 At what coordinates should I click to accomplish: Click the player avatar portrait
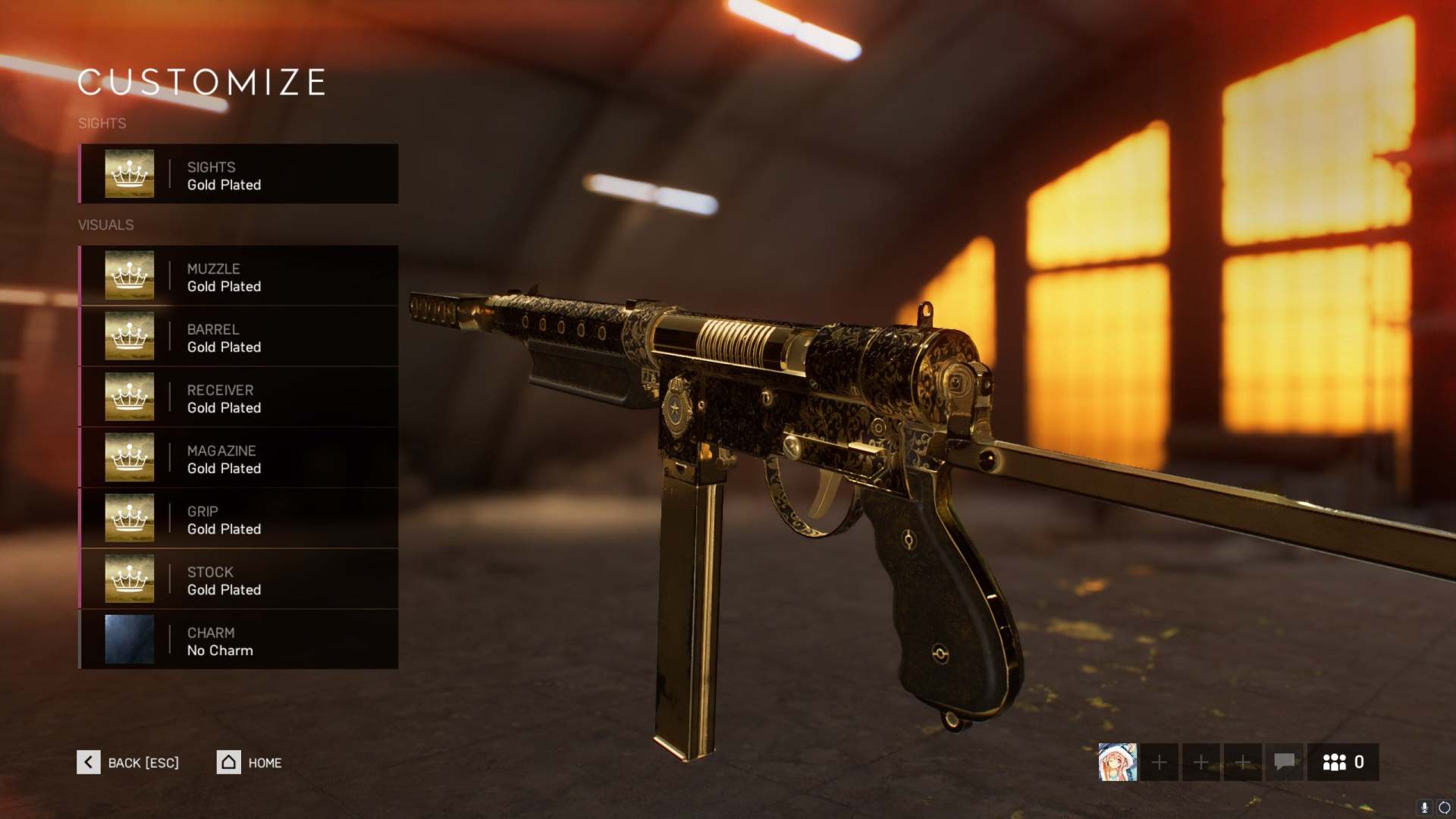(1117, 762)
